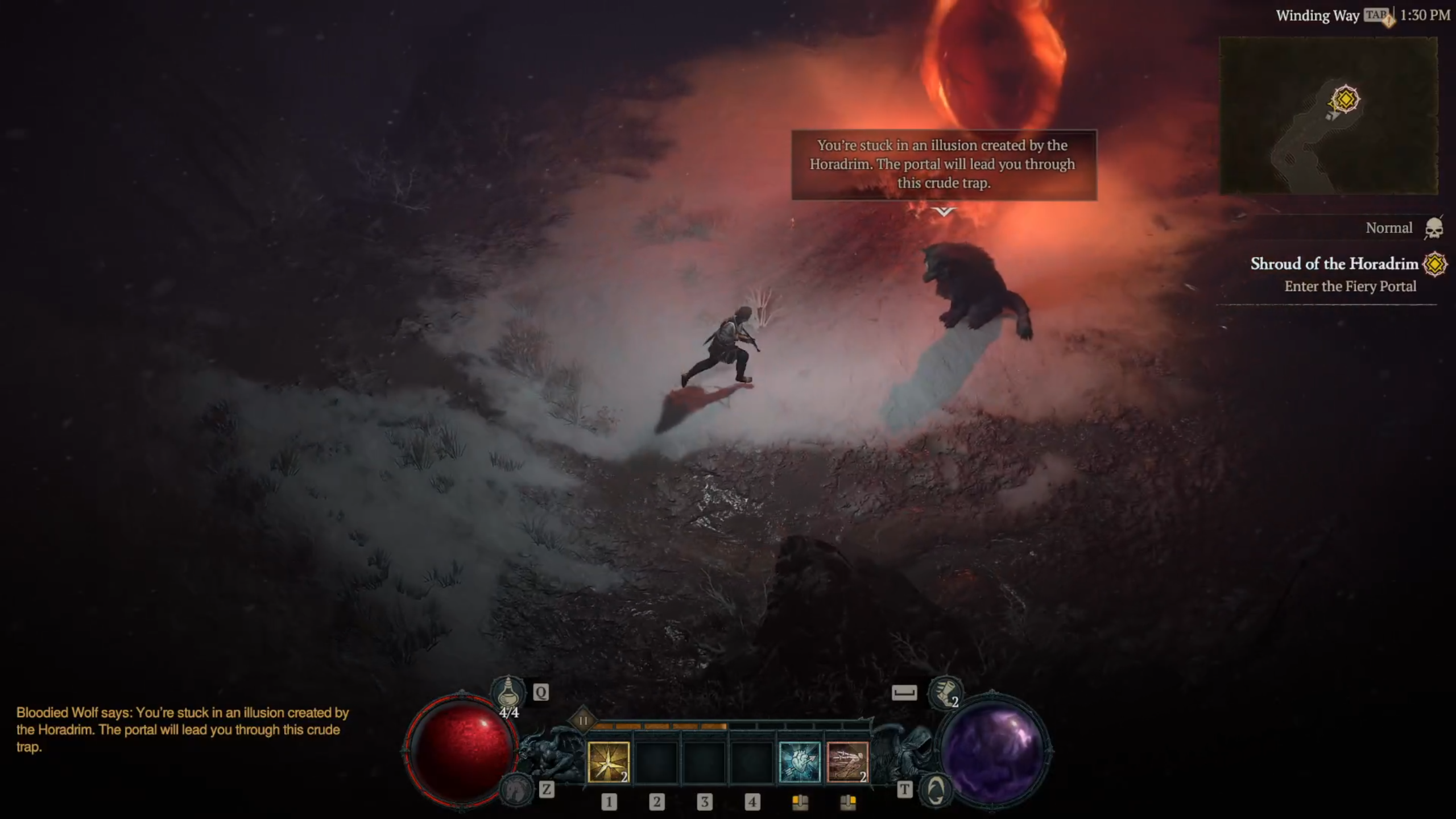Trigger the crossbow bolt barrage skill
This screenshot has height=819, width=1456.
point(847,762)
